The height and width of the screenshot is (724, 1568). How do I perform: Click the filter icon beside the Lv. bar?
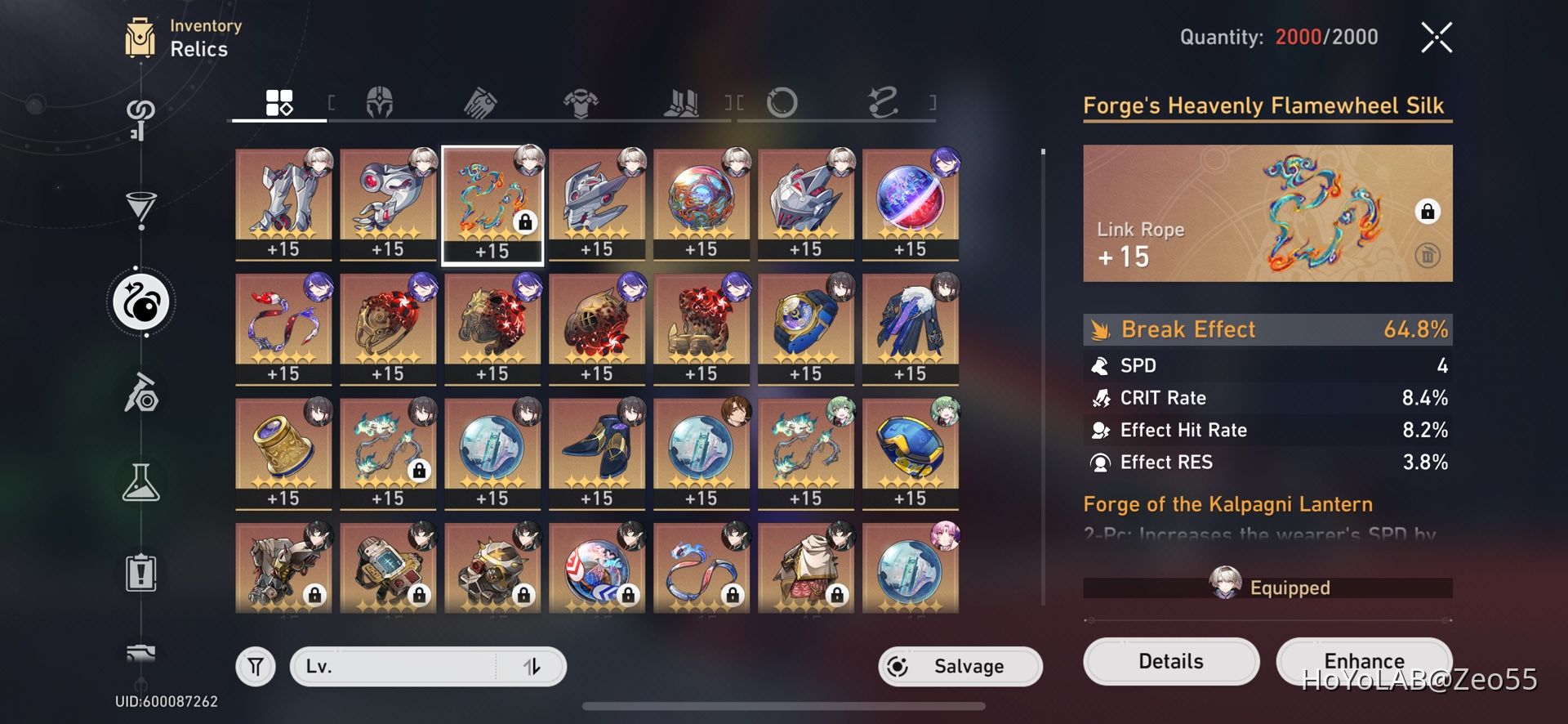[x=256, y=666]
